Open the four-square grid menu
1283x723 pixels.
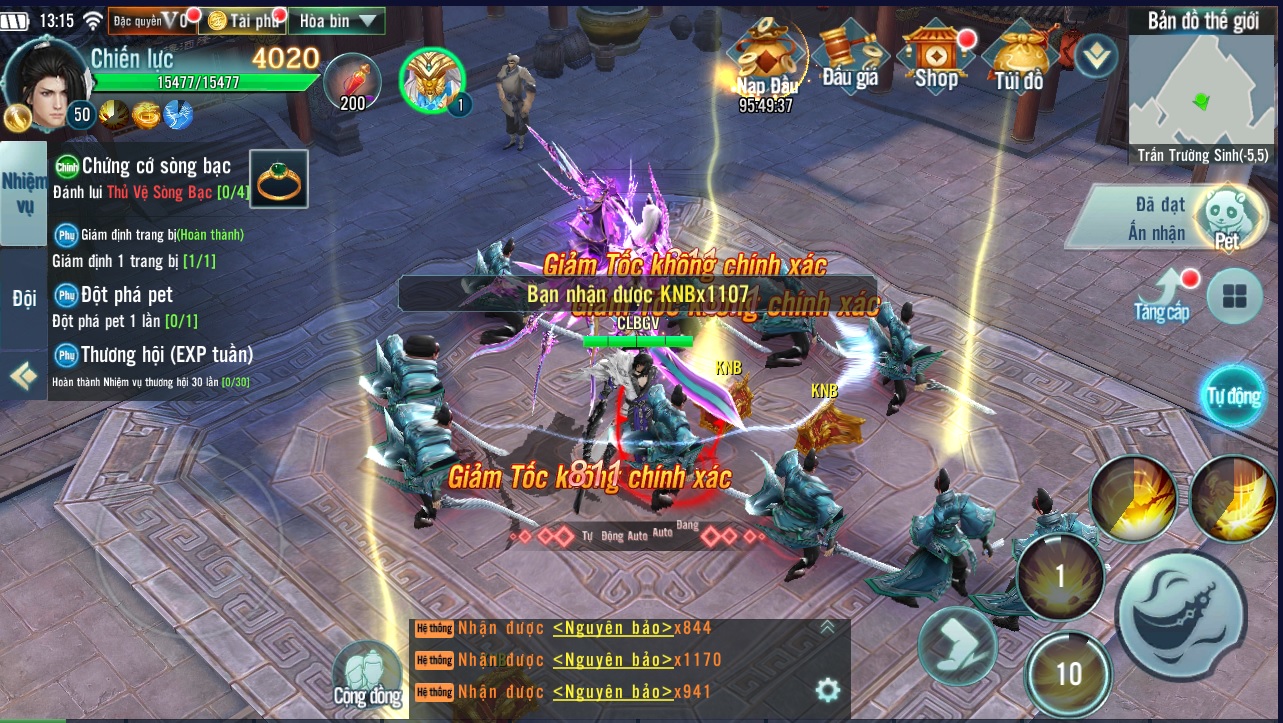1234,296
